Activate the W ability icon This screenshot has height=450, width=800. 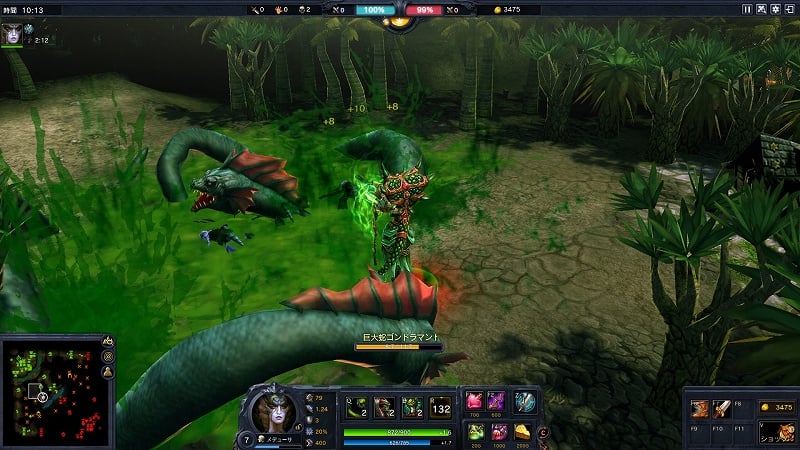click(384, 406)
